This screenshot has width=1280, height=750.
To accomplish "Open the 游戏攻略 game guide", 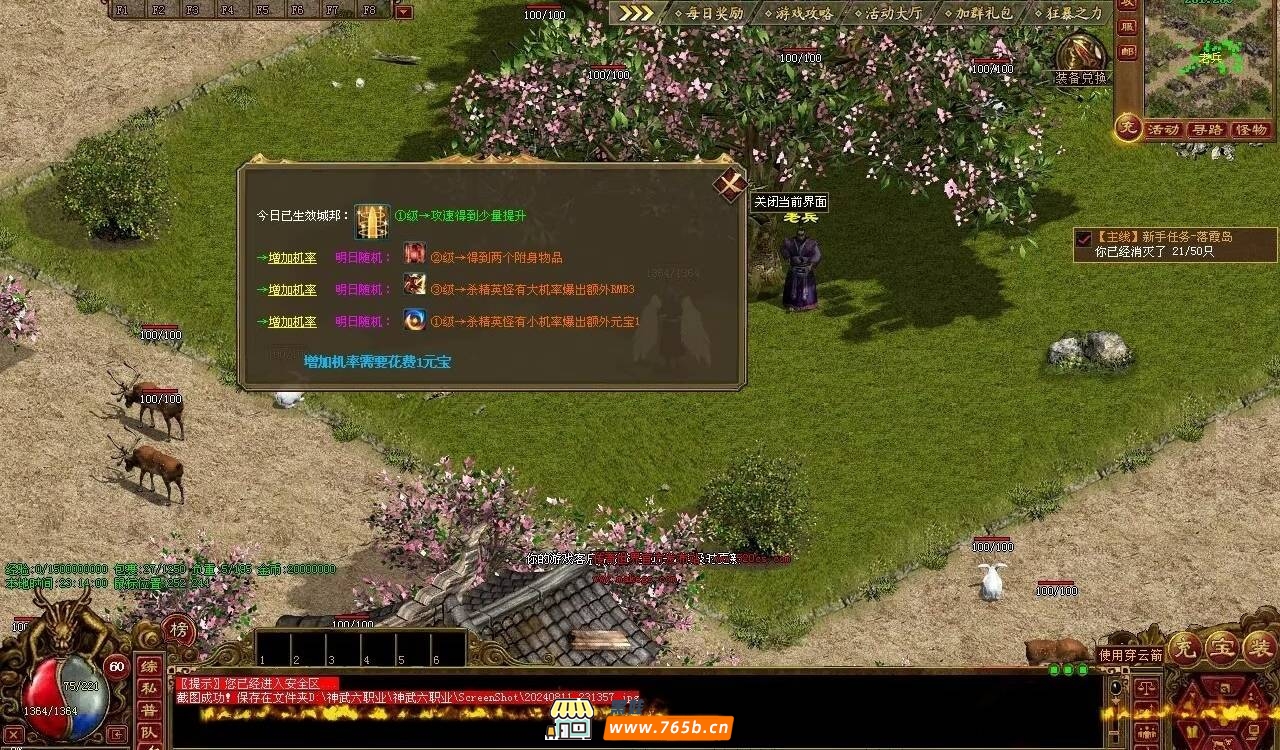I will (798, 14).
